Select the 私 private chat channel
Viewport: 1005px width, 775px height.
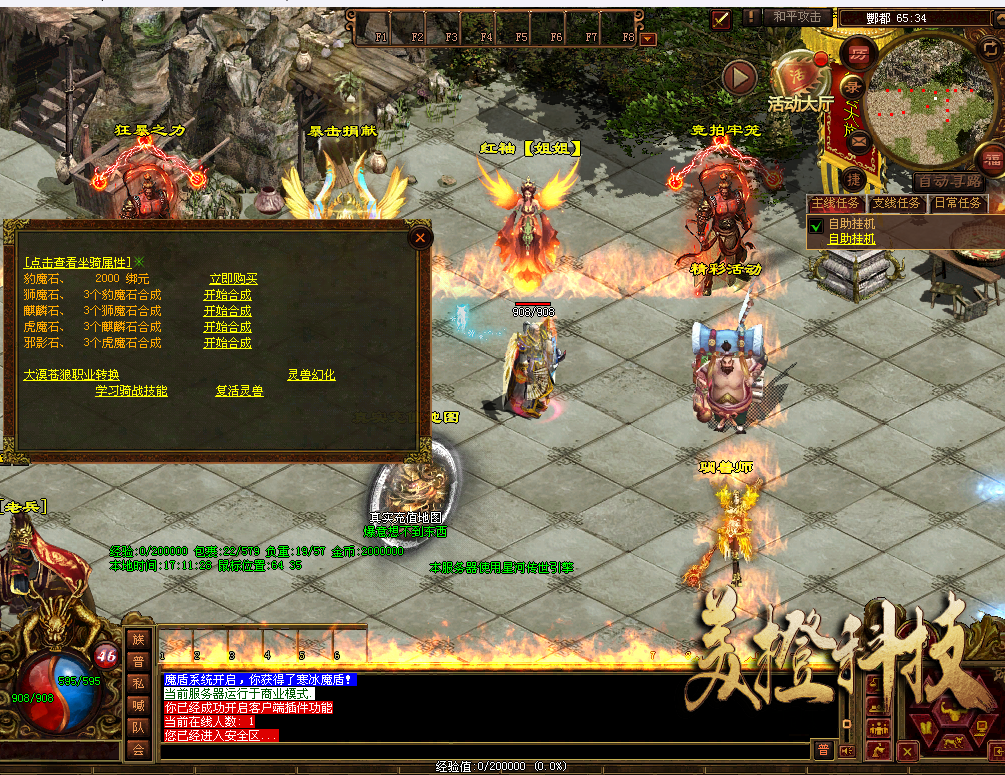[x=138, y=685]
